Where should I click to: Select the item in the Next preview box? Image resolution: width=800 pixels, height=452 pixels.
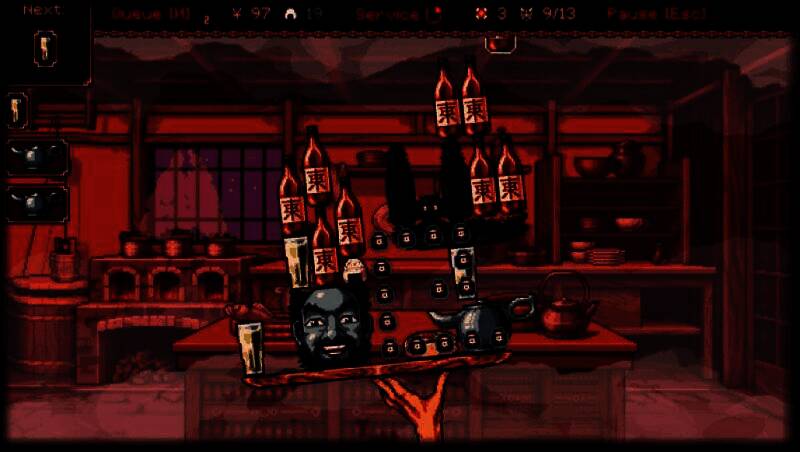pos(44,47)
